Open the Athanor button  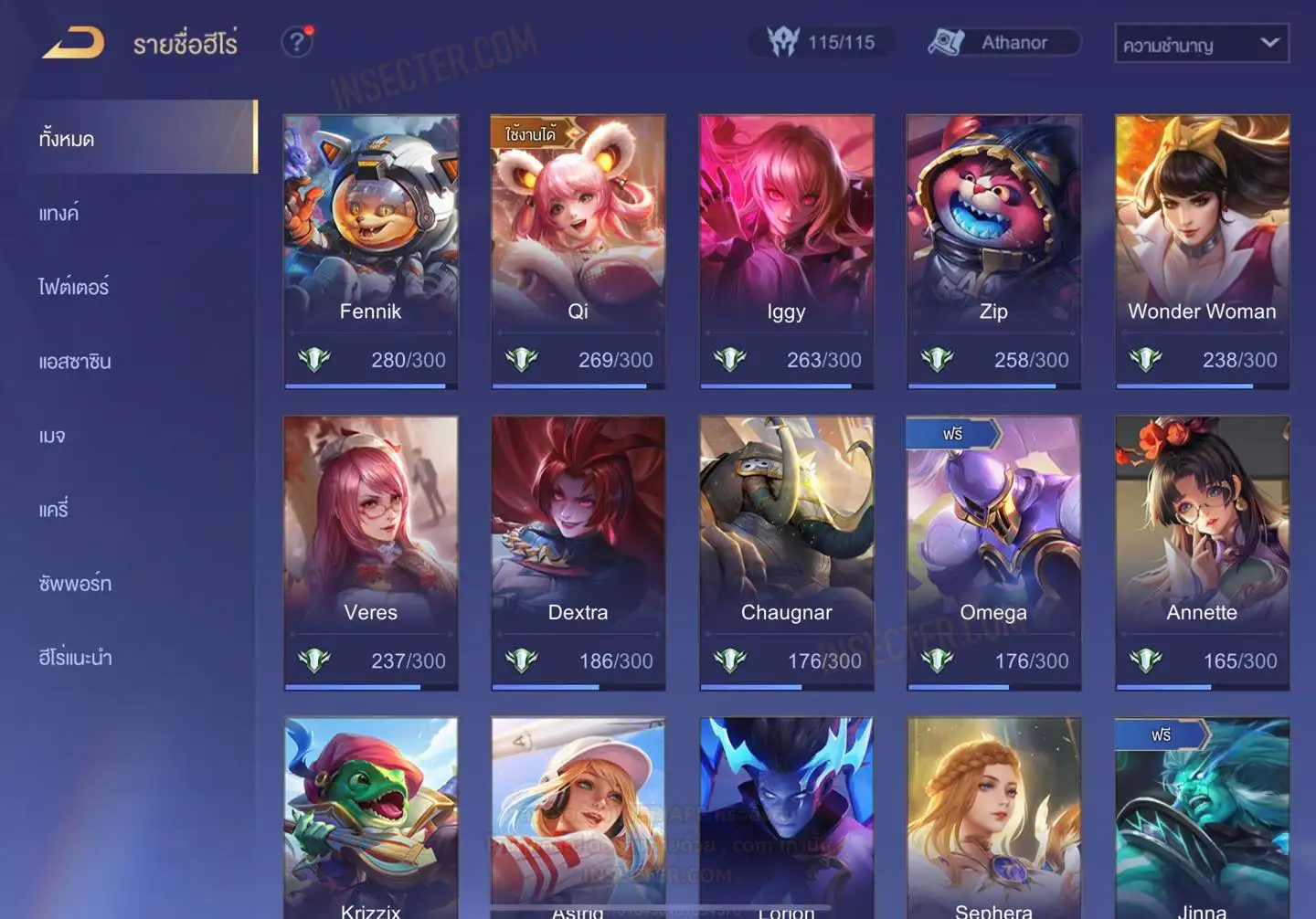(x=1003, y=42)
